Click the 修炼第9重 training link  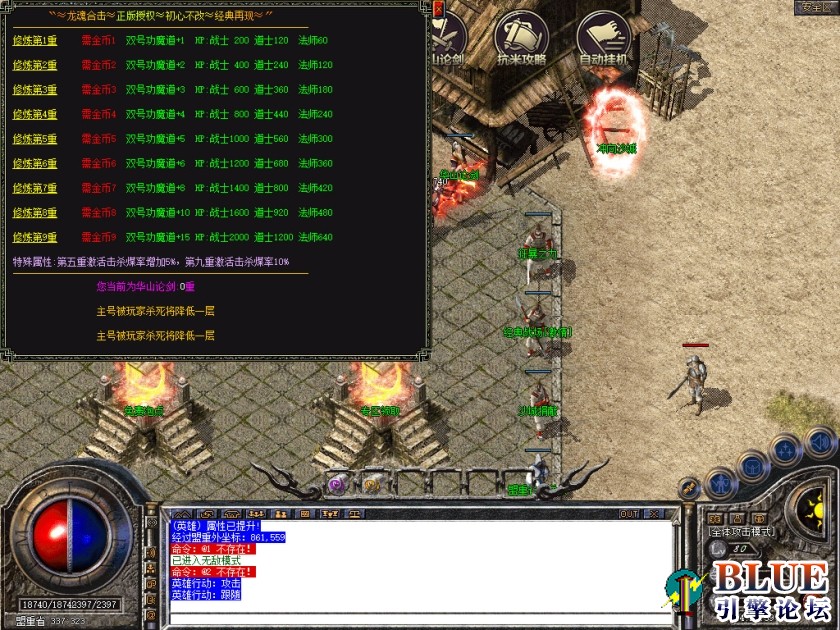tap(35, 237)
